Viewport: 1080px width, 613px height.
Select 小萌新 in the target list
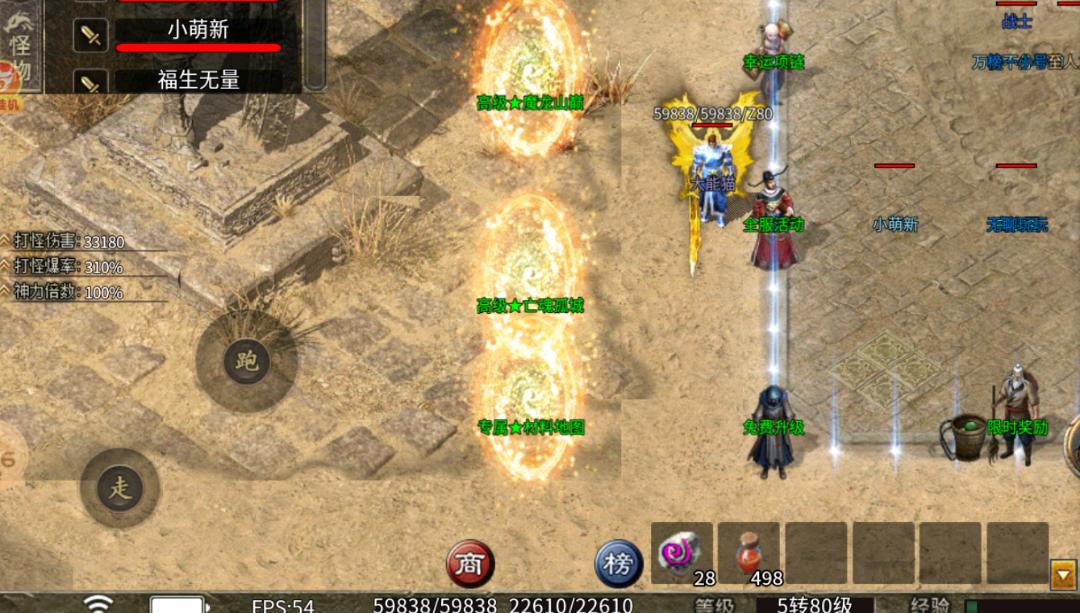tap(198, 31)
